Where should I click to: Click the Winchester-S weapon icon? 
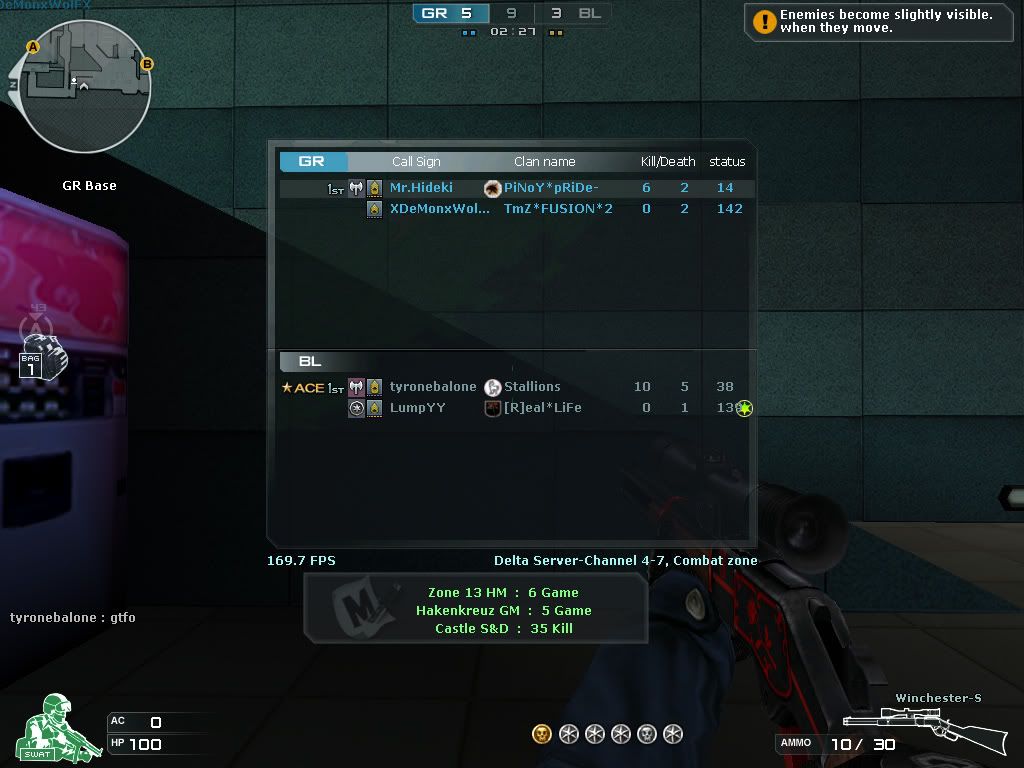[924, 726]
